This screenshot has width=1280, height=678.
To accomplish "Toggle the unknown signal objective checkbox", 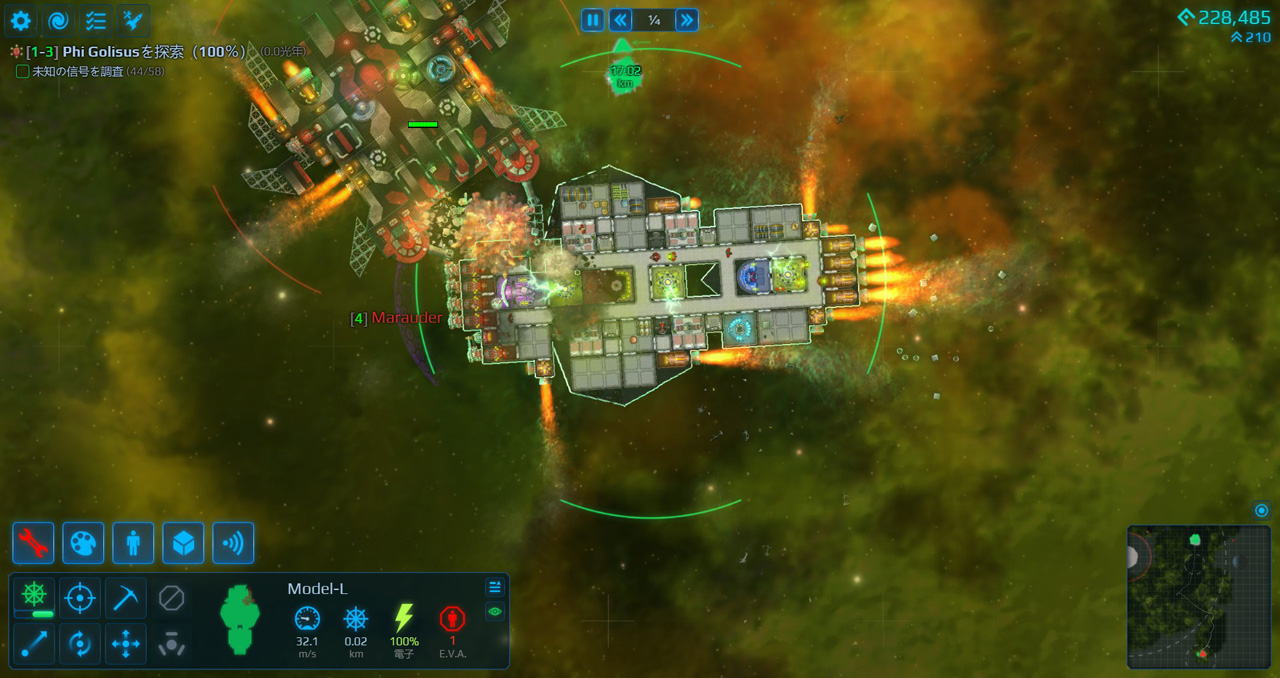I will tap(23, 71).
